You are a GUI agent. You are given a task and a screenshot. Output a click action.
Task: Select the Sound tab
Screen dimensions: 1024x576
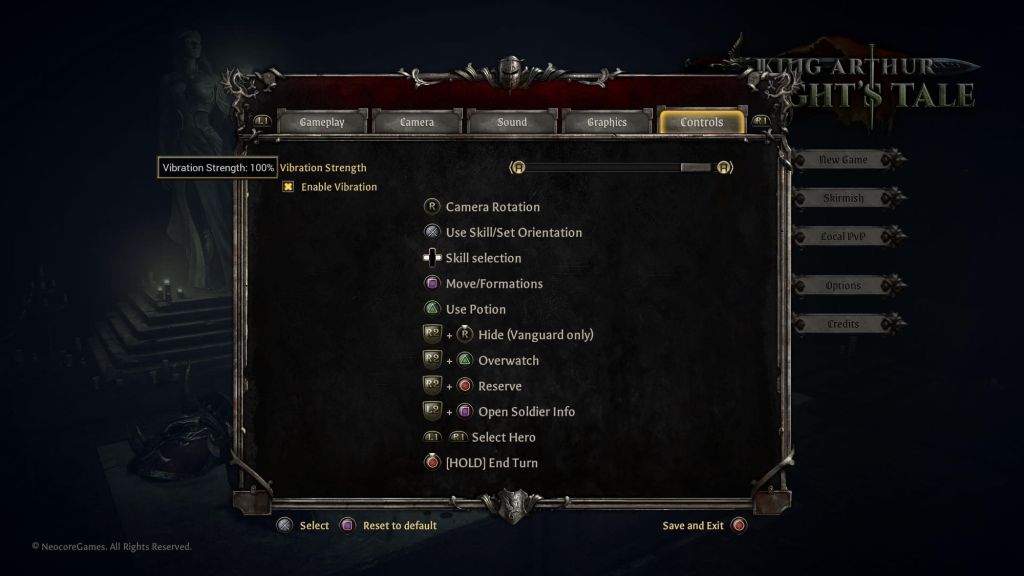[x=512, y=122]
